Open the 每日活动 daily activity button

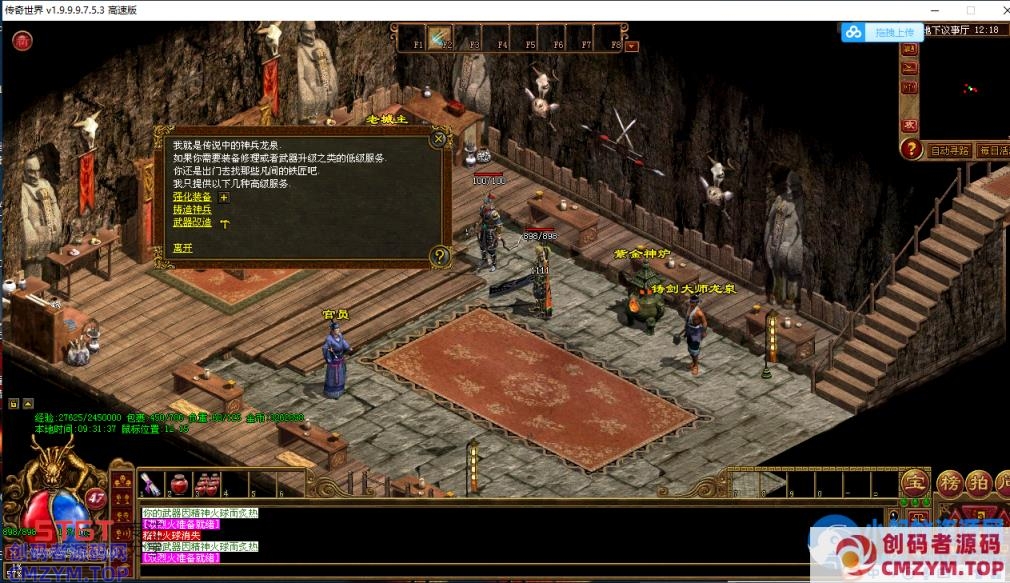[993, 151]
